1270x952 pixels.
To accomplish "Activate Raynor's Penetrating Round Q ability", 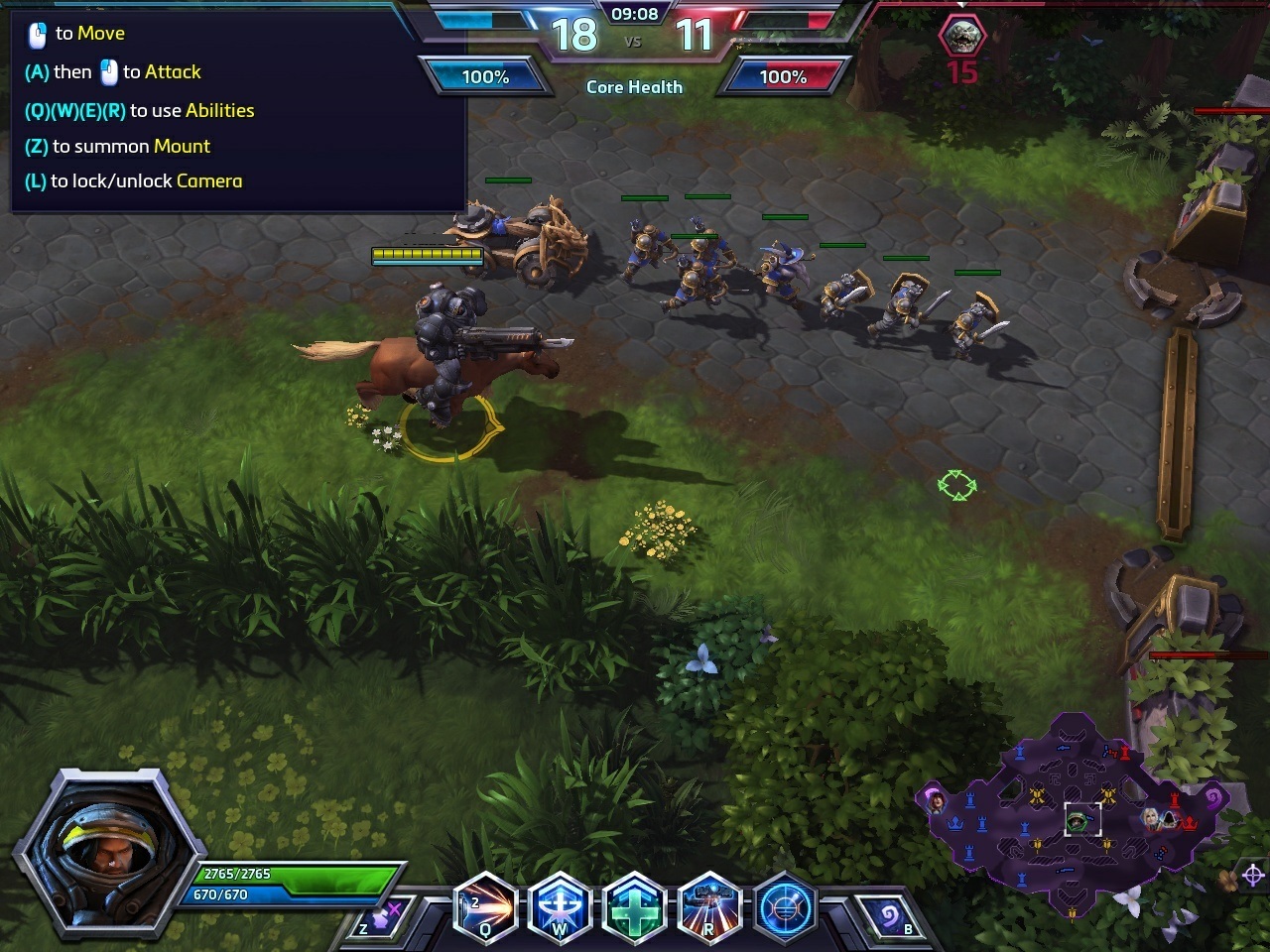I will [485, 907].
